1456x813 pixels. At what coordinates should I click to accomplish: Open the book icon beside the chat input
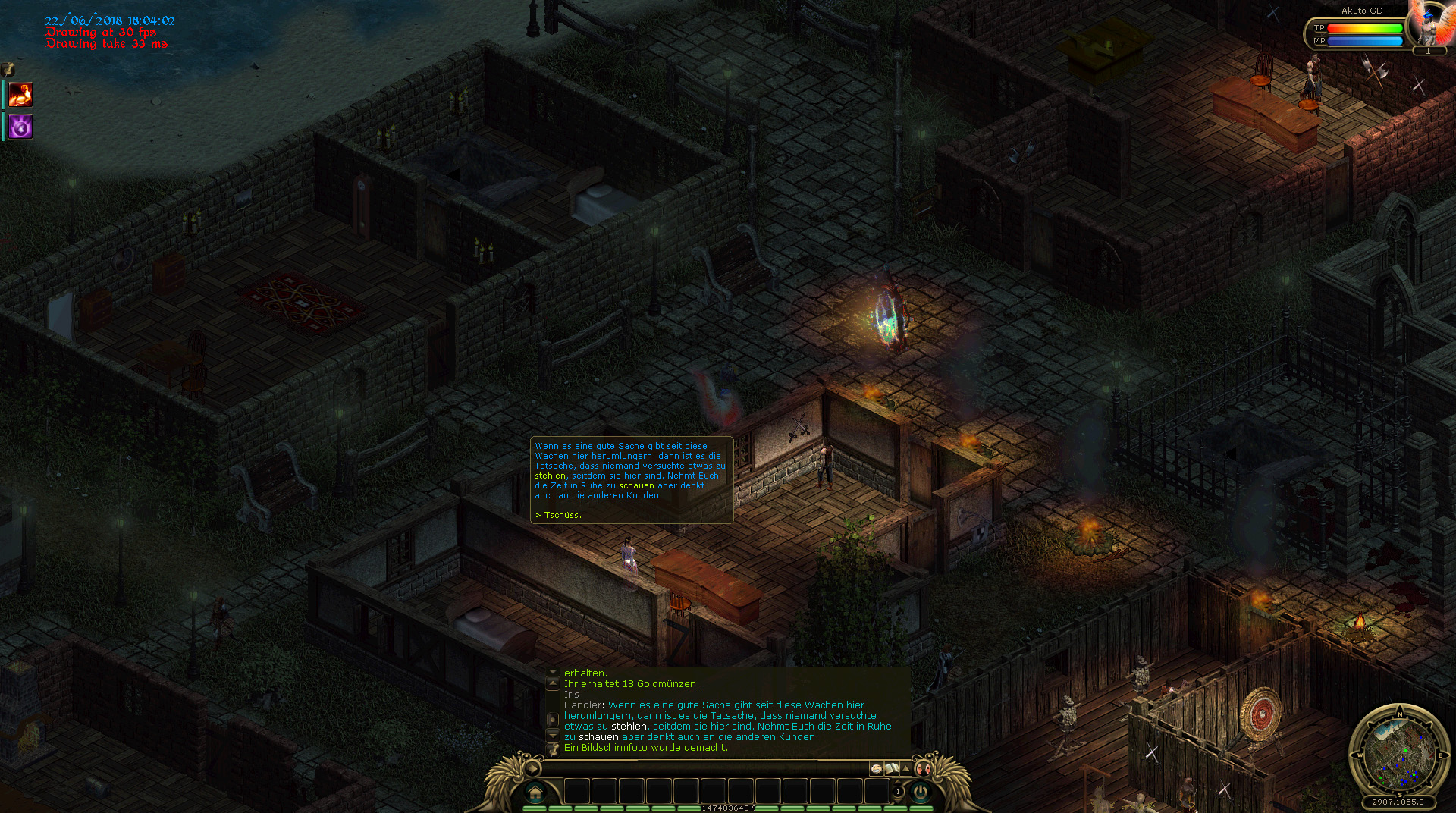point(892,768)
